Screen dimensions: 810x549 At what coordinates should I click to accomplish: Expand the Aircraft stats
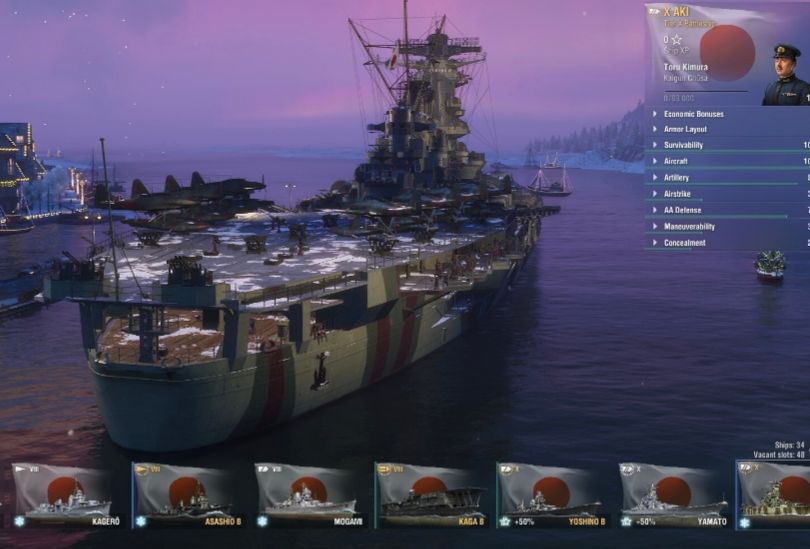point(677,162)
